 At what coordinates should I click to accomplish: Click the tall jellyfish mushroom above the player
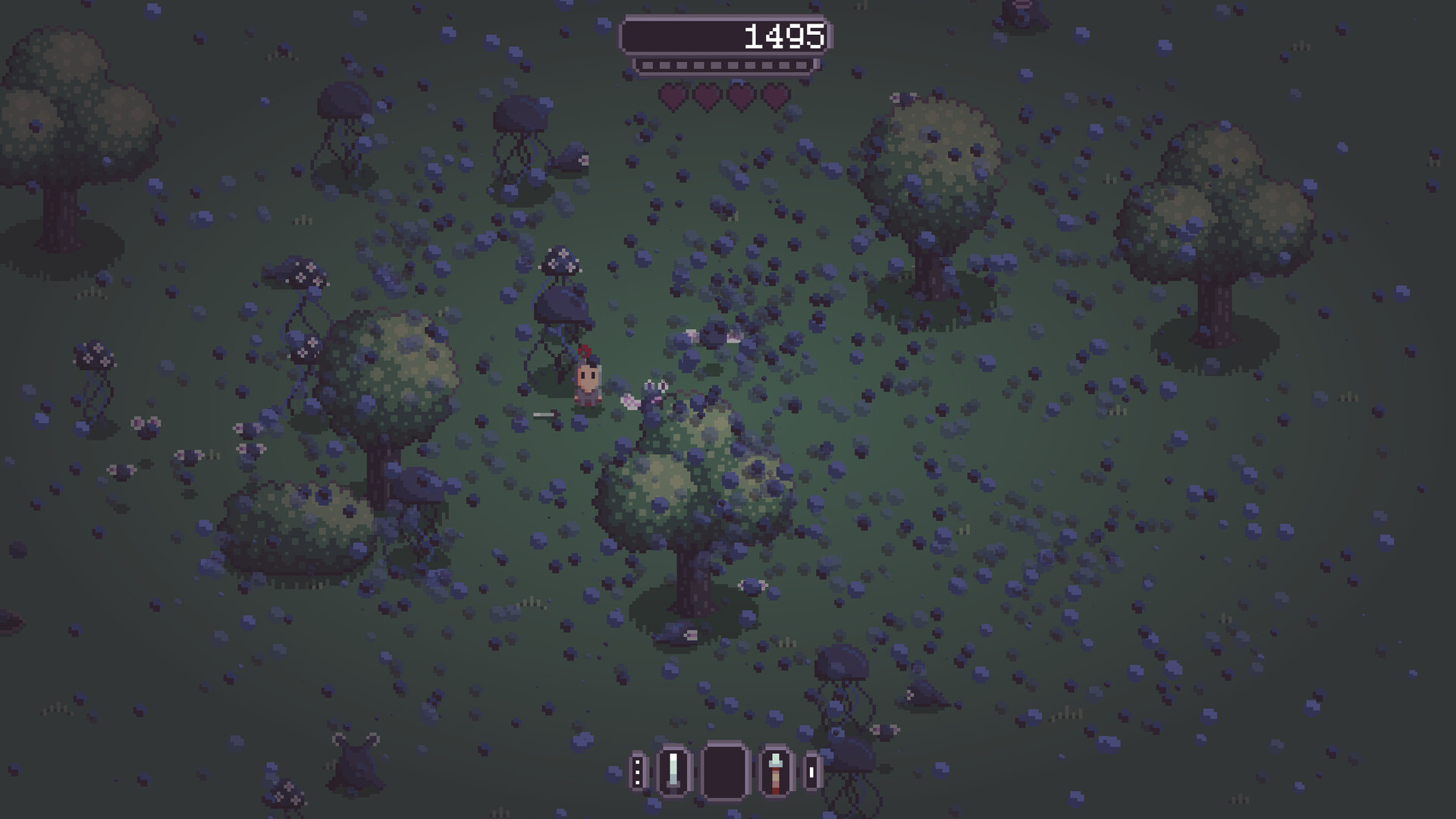(560, 303)
